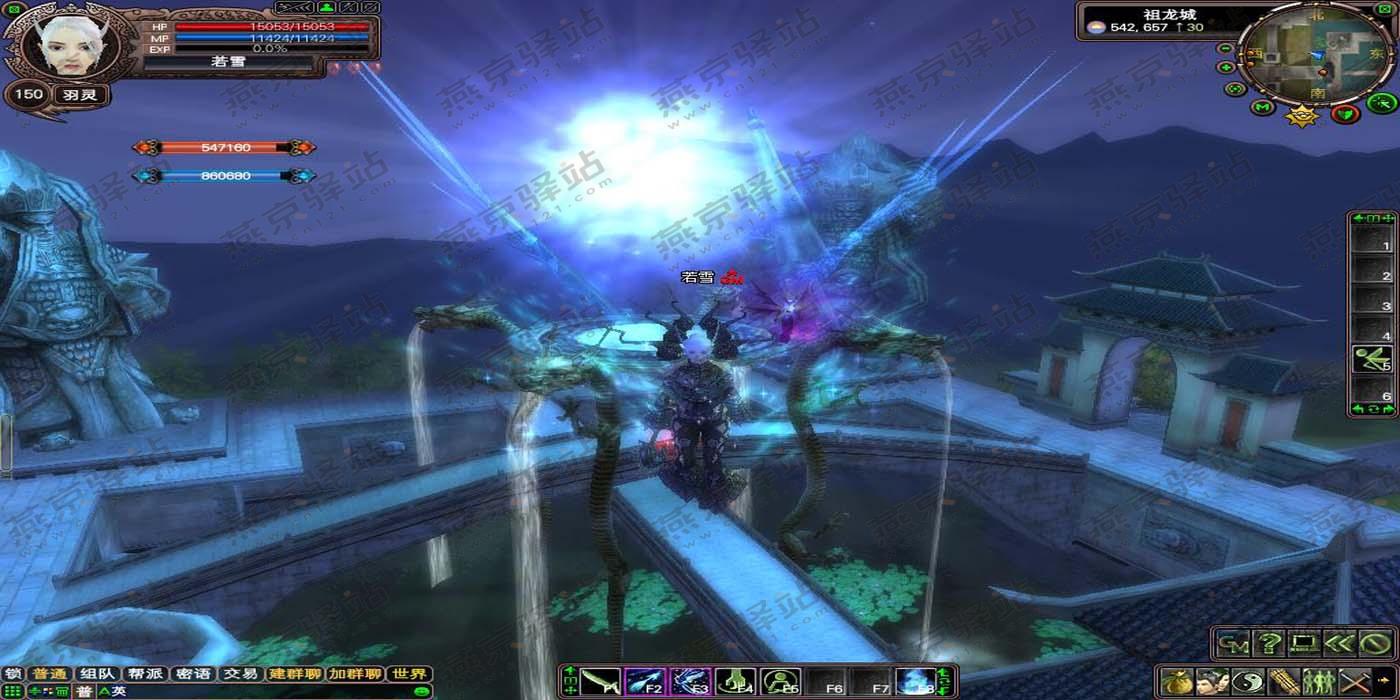Choose the 交易 trade chat tab
The height and width of the screenshot is (700, 1400).
tap(241, 675)
